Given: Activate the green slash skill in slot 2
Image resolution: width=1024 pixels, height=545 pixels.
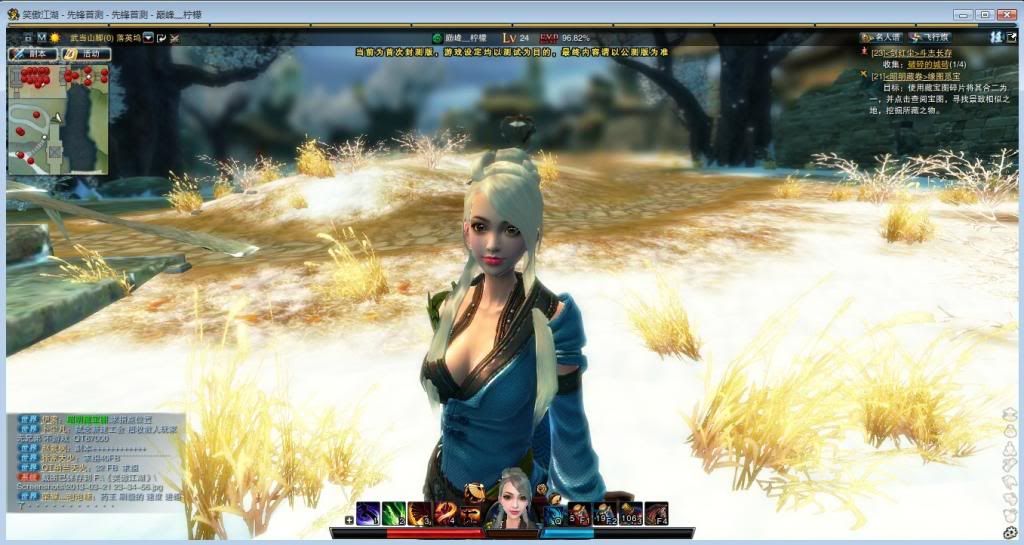Looking at the screenshot, I should click(x=394, y=513).
